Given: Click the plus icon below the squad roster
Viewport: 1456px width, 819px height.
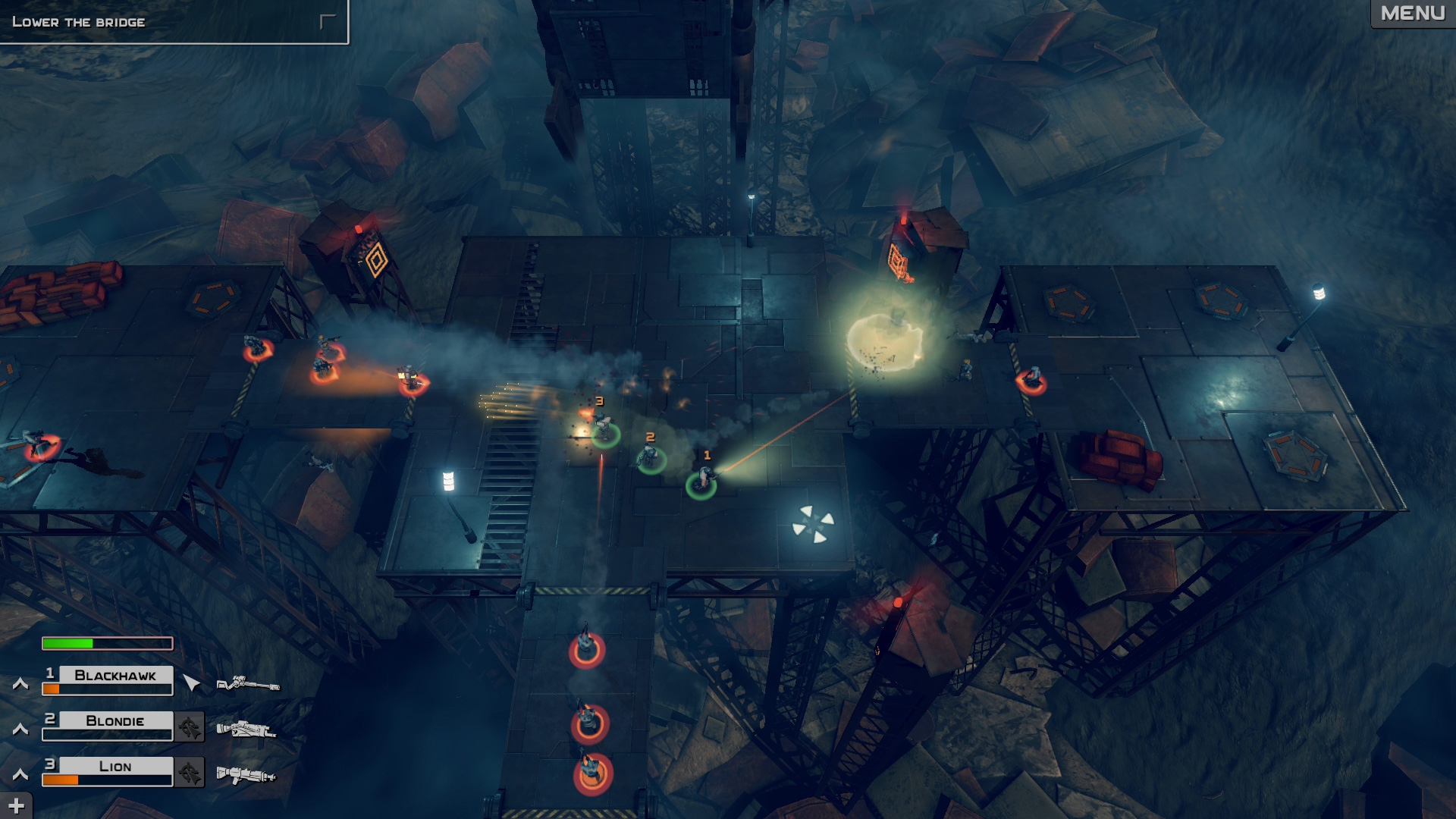Looking at the screenshot, I should coord(17,805).
